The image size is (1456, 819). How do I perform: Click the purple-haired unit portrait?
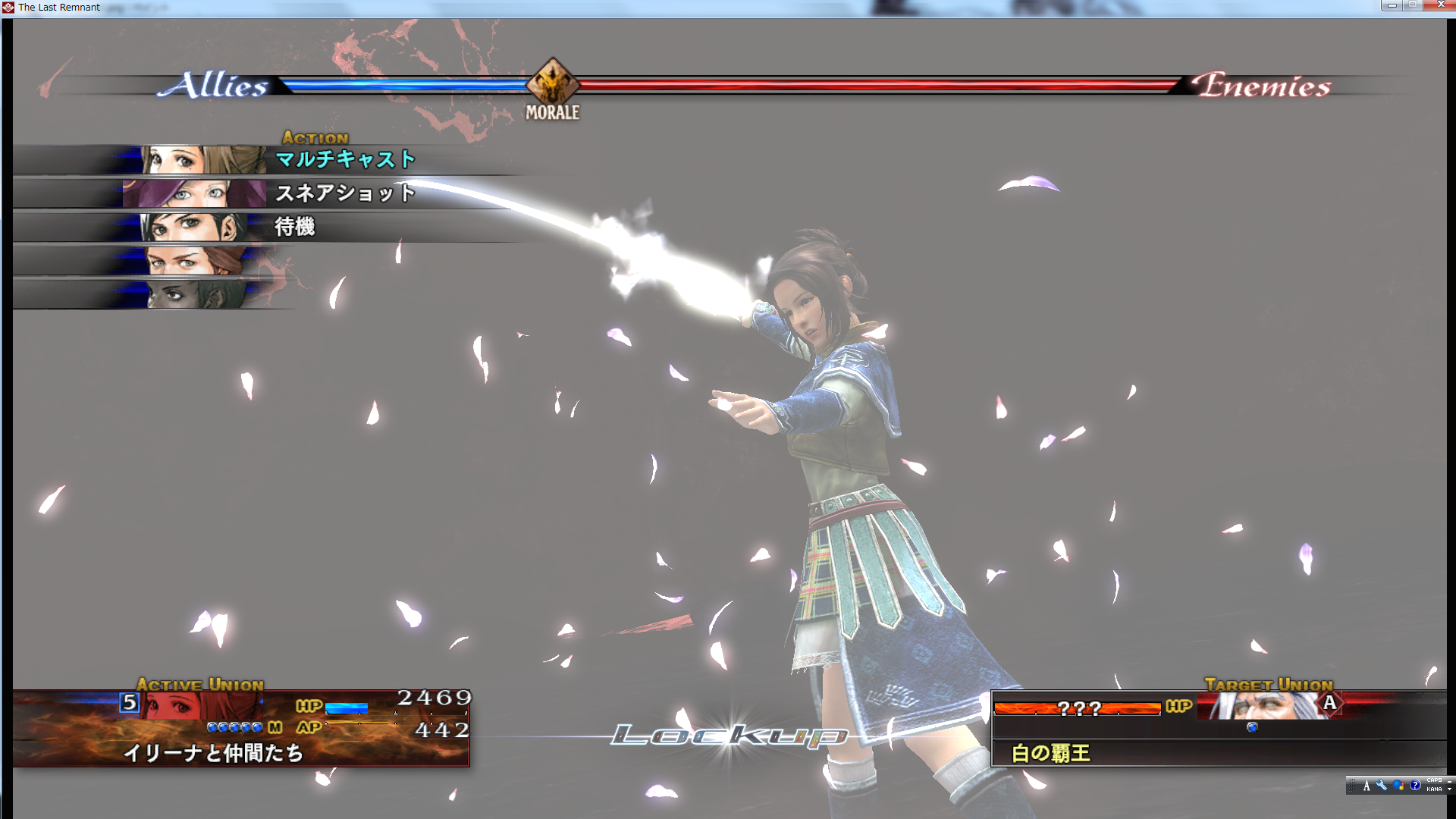click(194, 193)
